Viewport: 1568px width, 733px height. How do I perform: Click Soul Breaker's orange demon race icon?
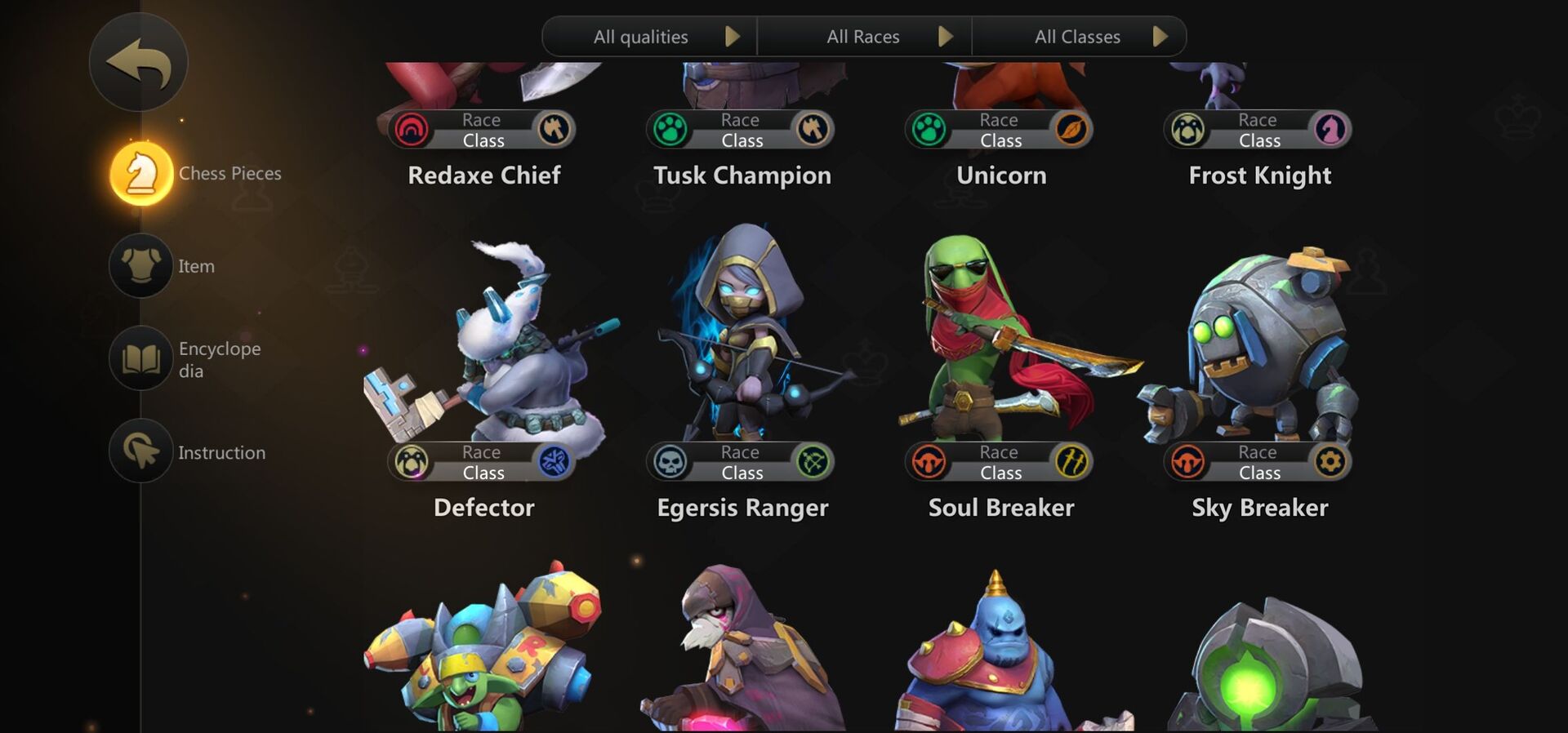929,462
